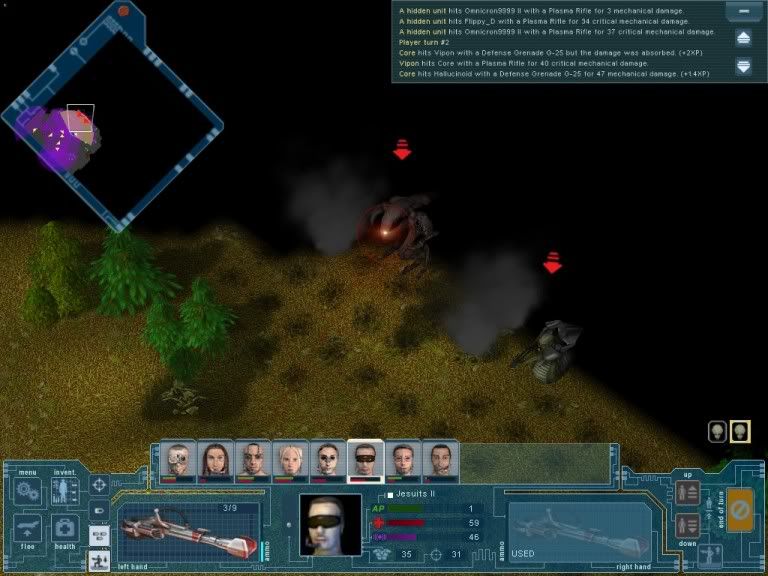Click the combat log up arrow
The width and height of the screenshot is (768, 576).
pyautogui.click(x=743, y=39)
